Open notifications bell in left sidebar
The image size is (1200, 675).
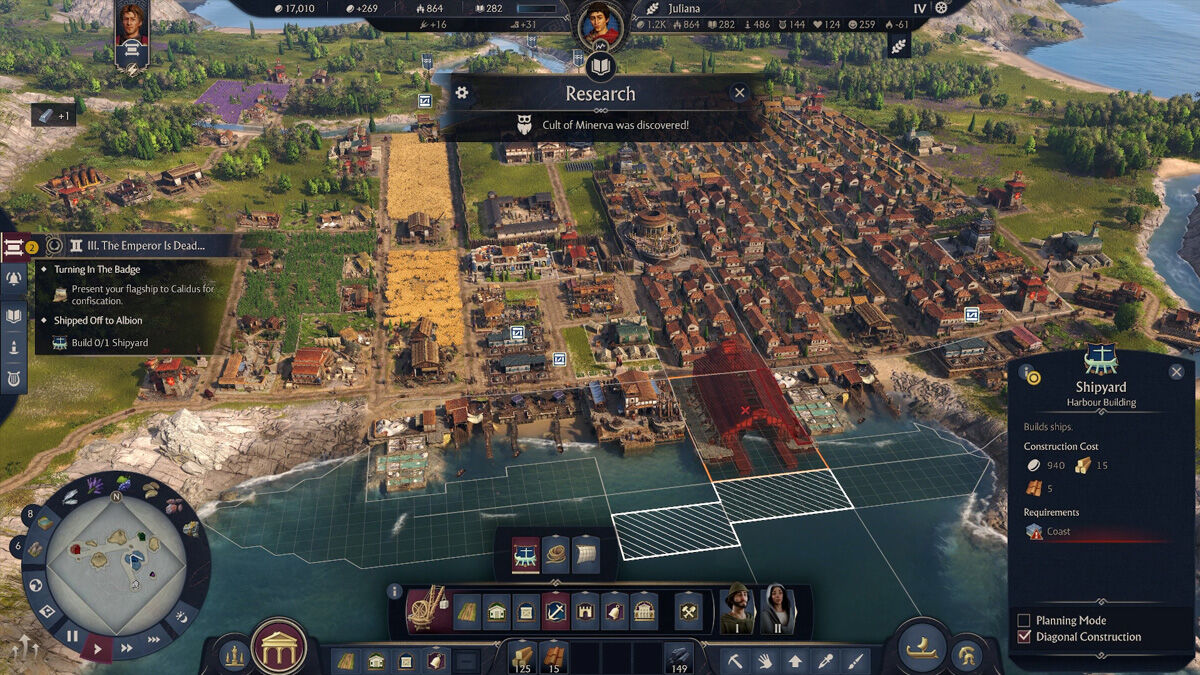click(x=14, y=279)
